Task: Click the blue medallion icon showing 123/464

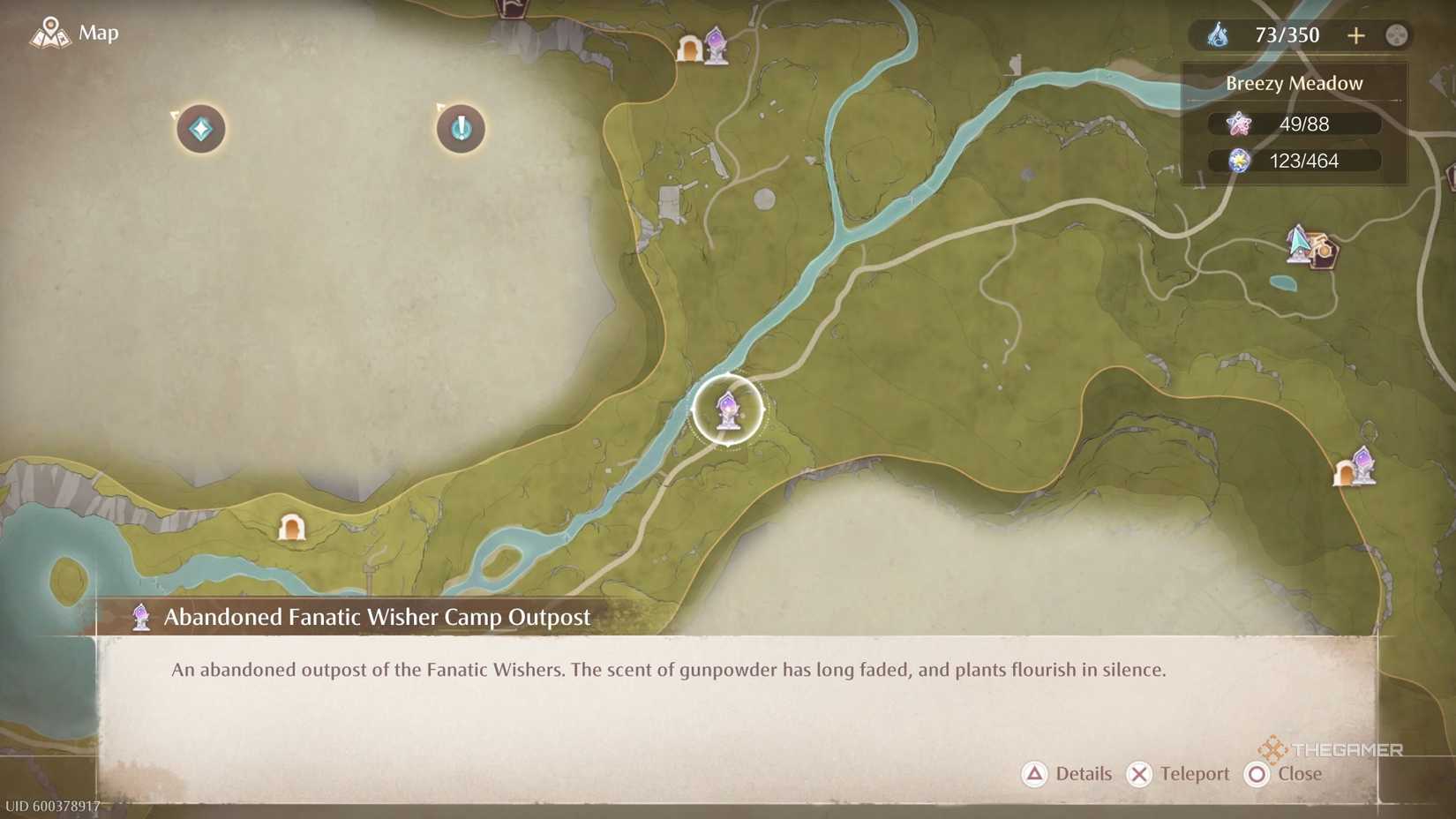Action: (1242, 162)
